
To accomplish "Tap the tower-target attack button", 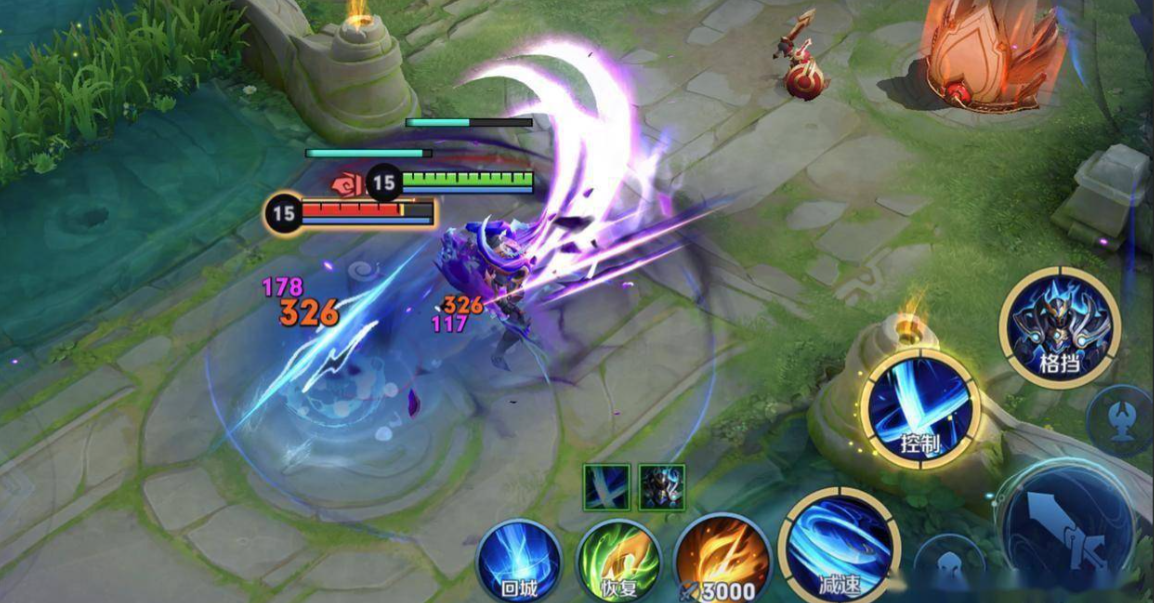I will click(x=1124, y=417).
